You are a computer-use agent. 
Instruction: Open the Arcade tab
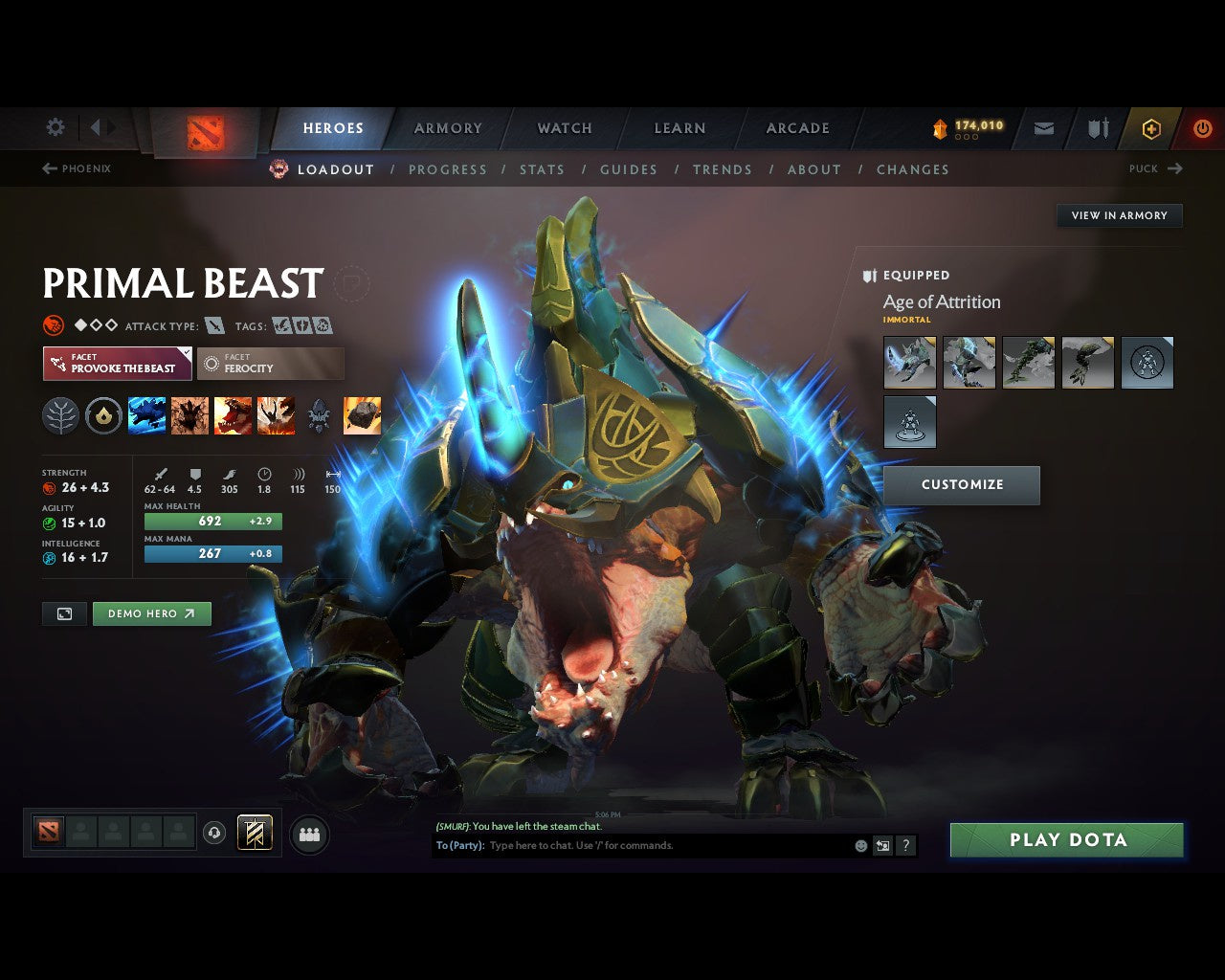pos(797,128)
